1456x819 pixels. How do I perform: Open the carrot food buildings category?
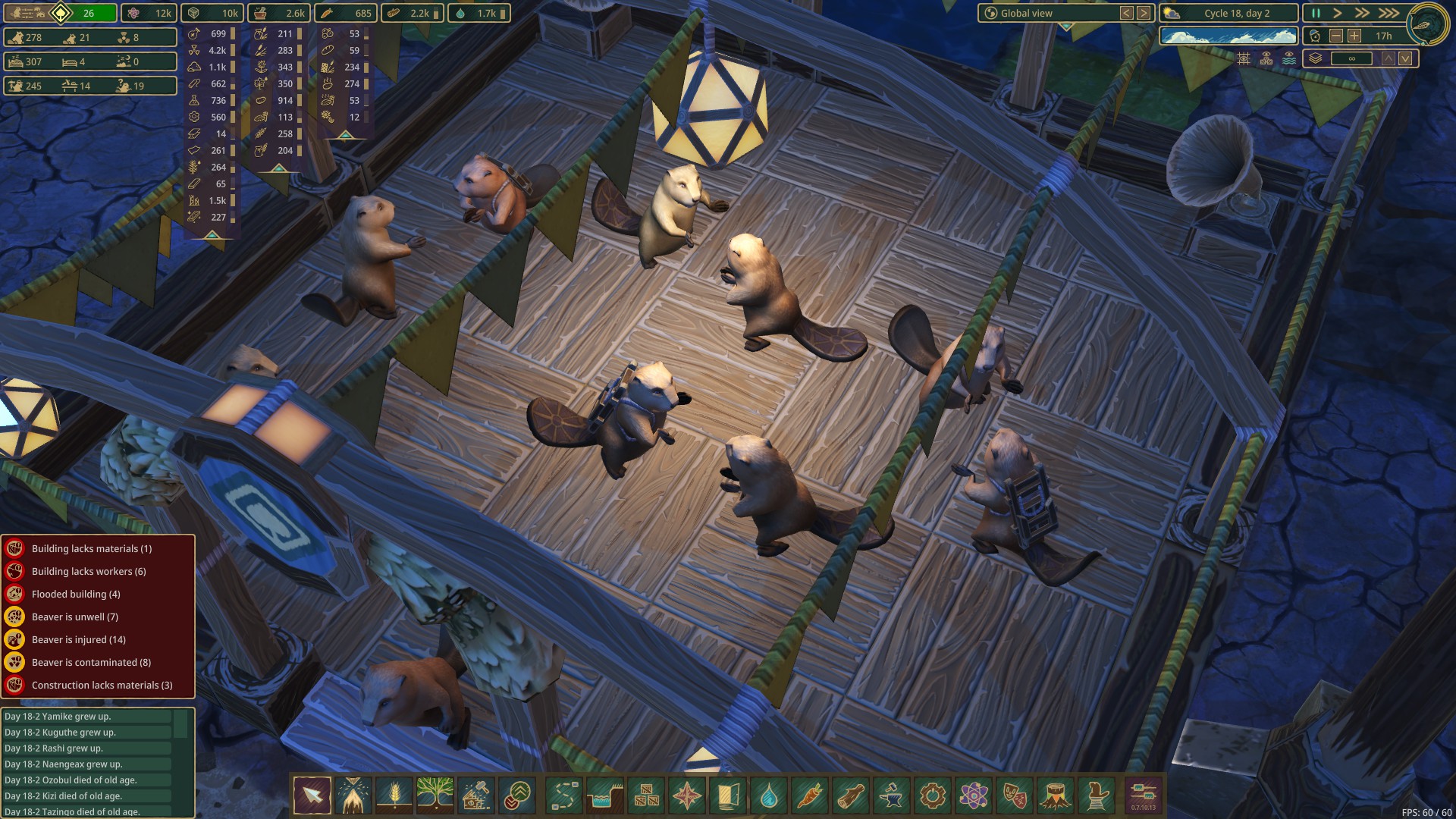[x=809, y=795]
